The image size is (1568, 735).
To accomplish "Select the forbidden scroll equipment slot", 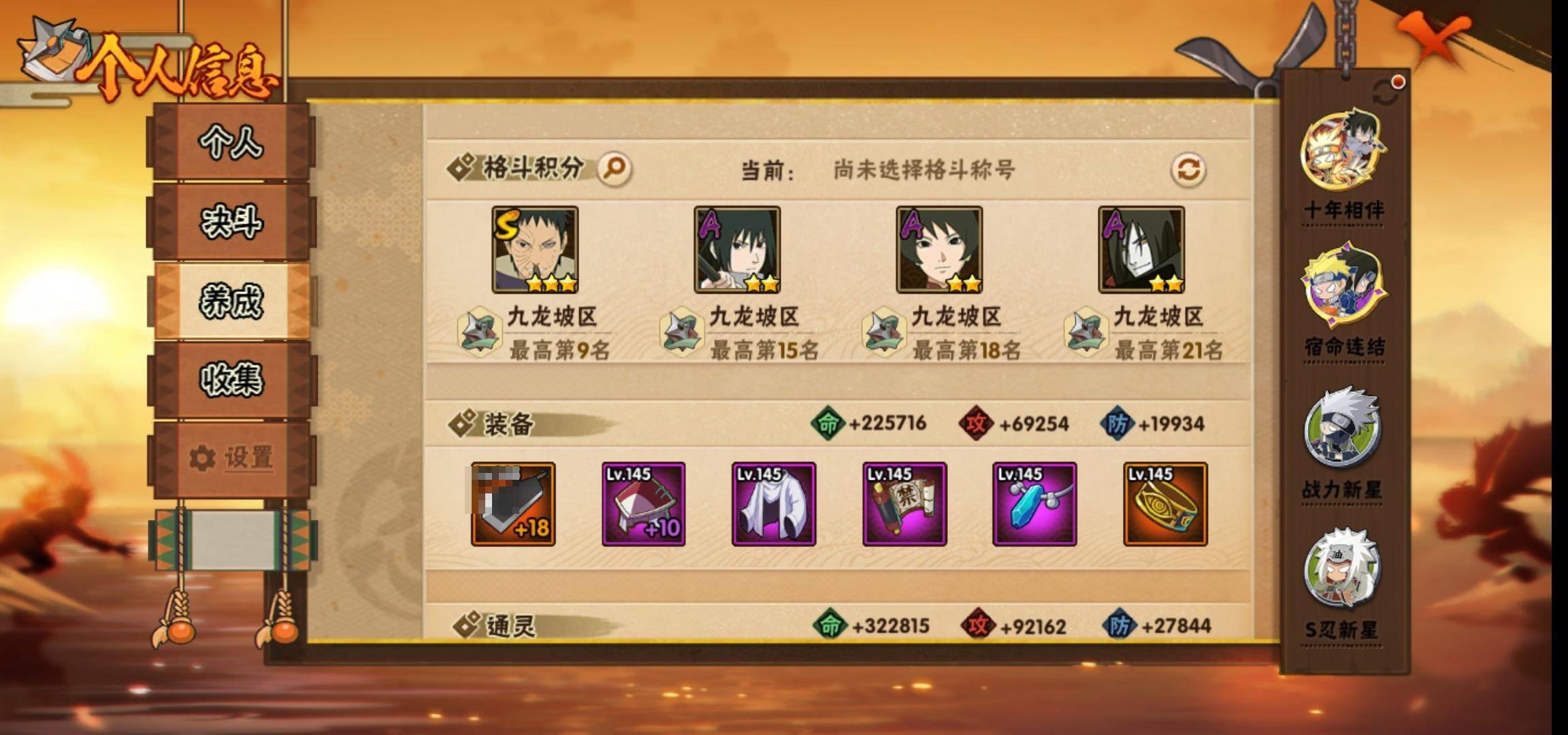I will tap(904, 504).
